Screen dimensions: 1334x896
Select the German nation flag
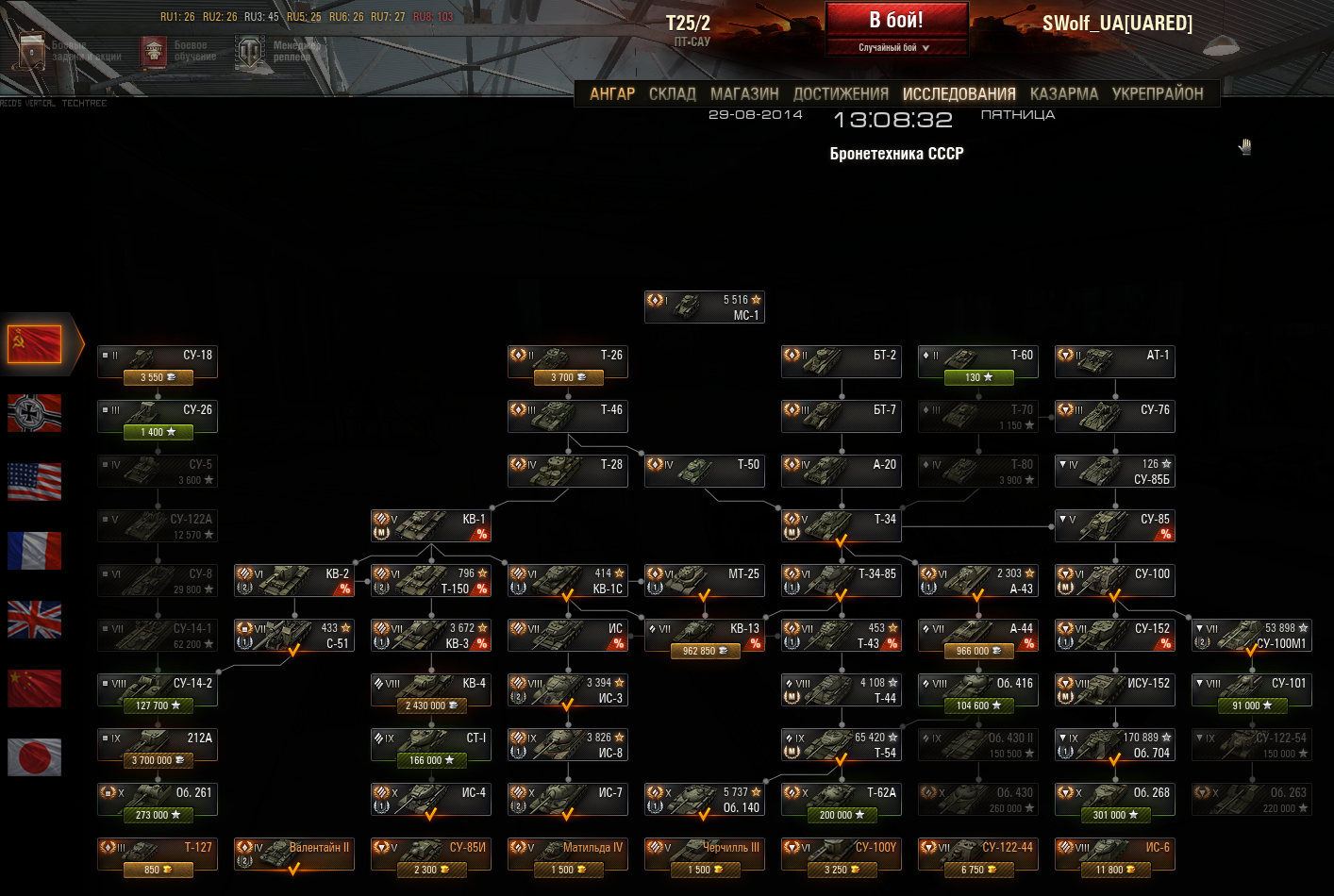35,413
